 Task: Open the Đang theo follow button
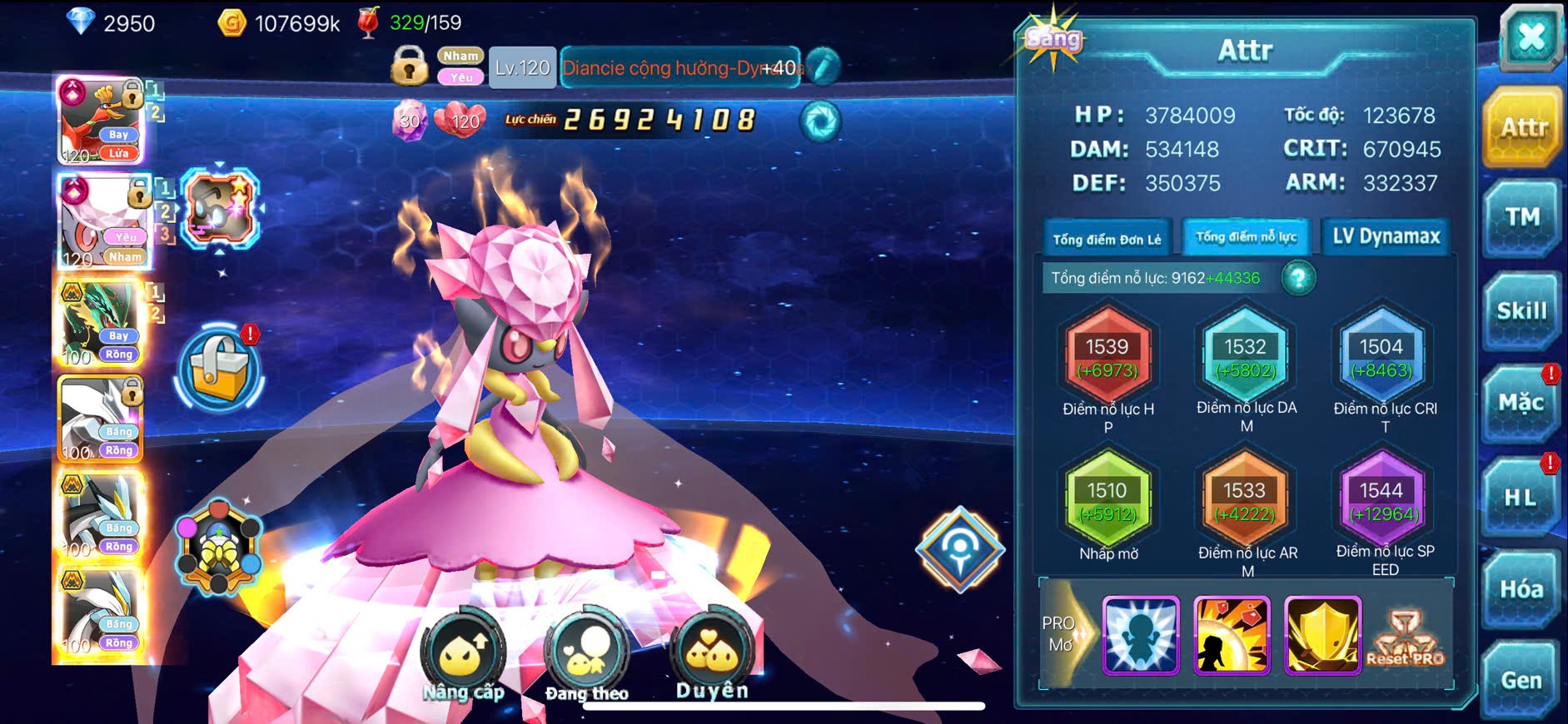coord(586,656)
